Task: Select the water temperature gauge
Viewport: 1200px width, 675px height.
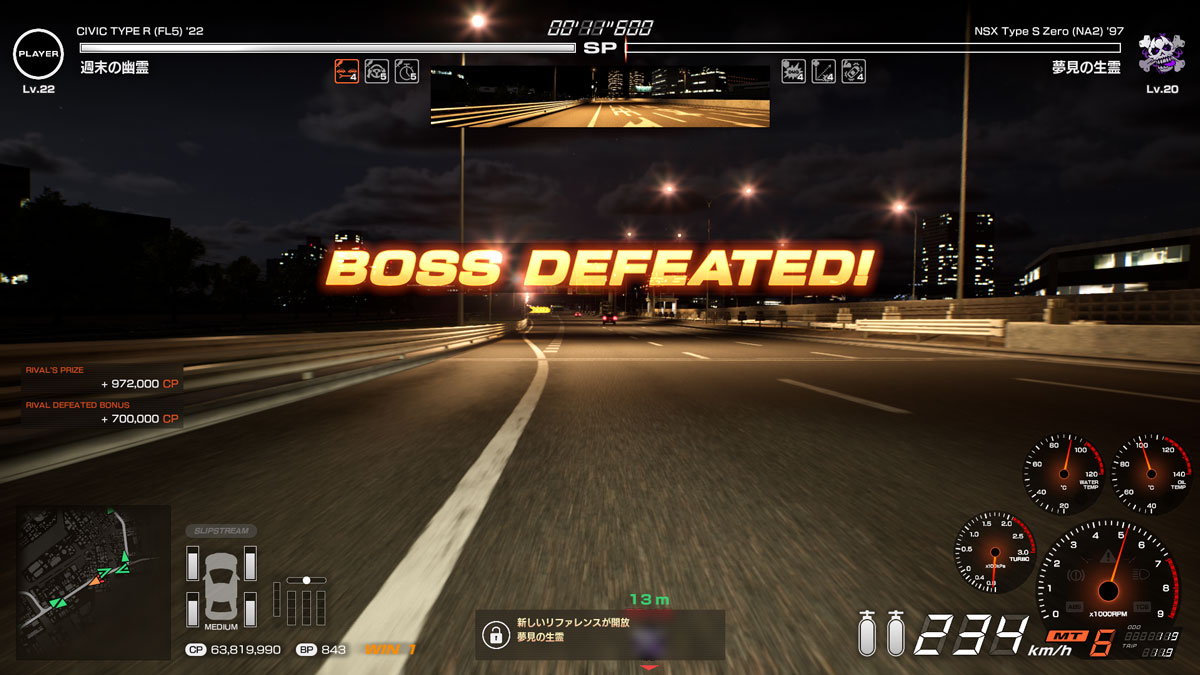Action: 1061,474
